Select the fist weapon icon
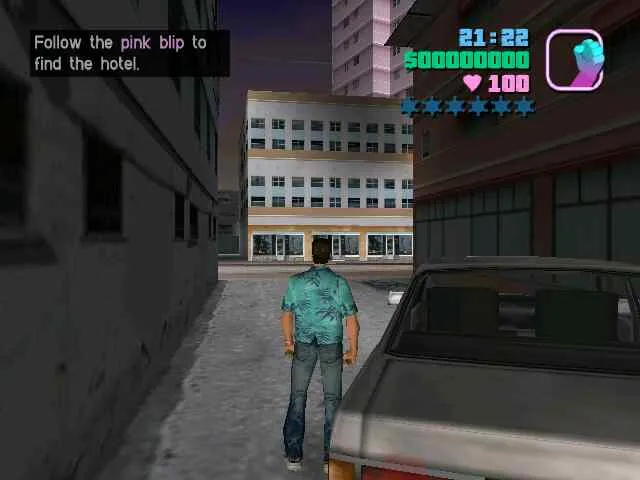Image resolution: width=640 pixels, height=480 pixels. [574, 59]
